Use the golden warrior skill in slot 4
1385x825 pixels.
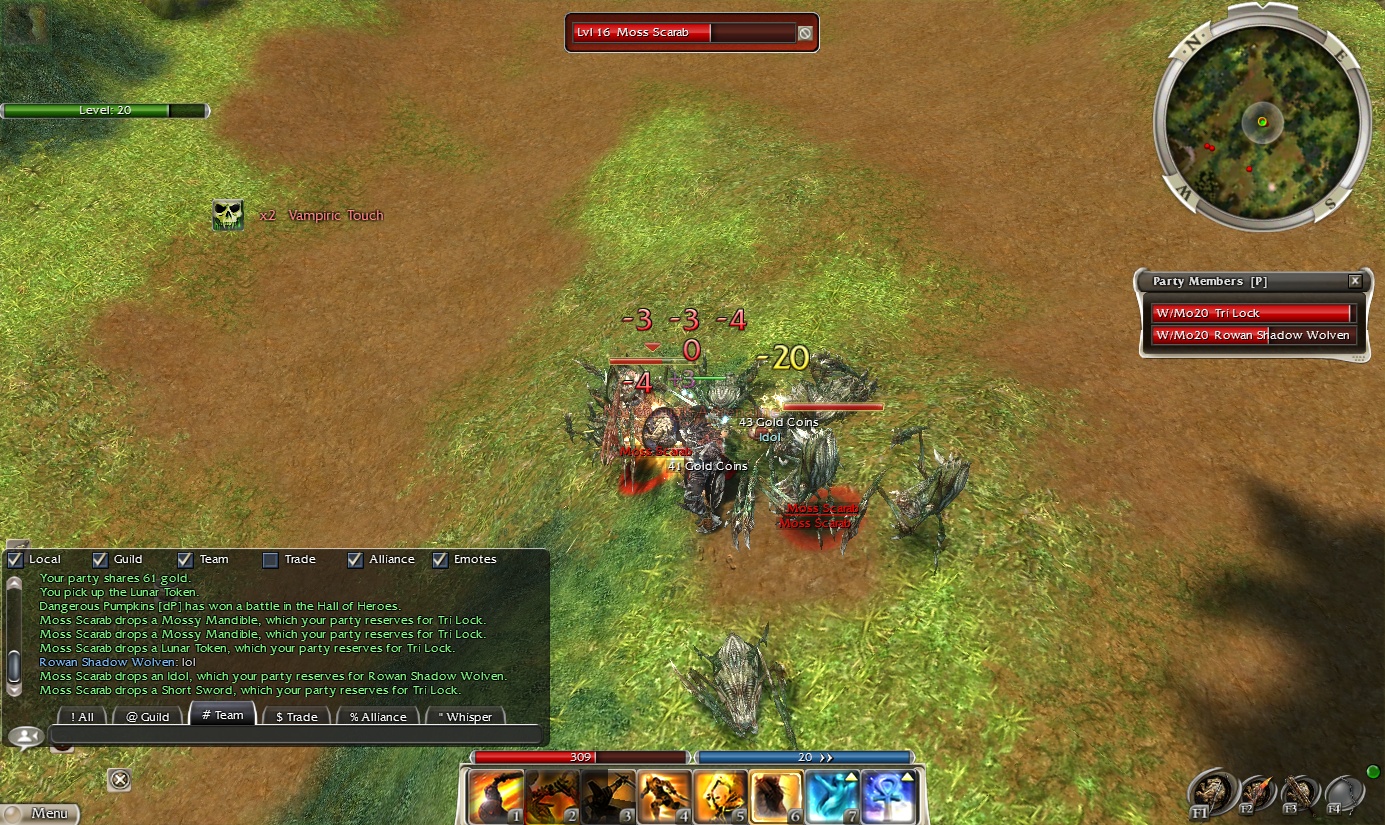click(x=664, y=797)
